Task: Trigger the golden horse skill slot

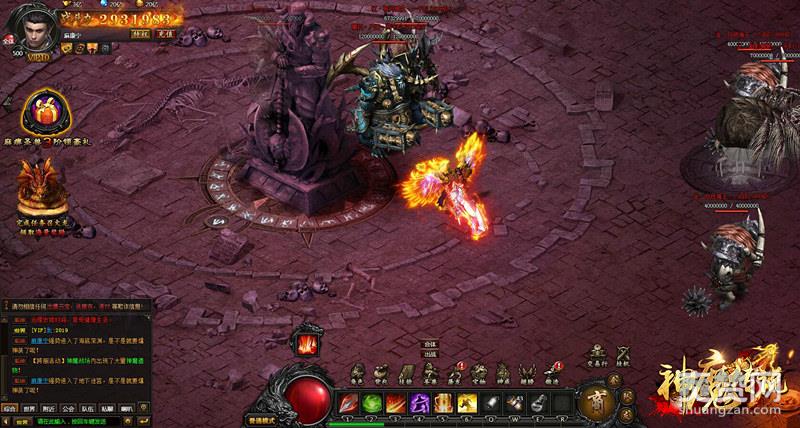Action: (x=469, y=402)
